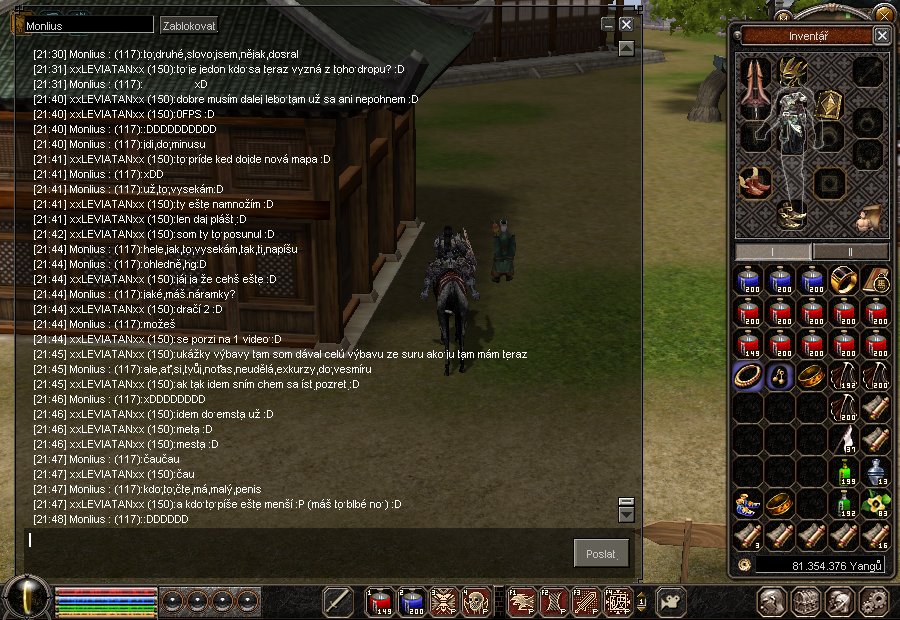Switch to inventory page II
This screenshot has width=900, height=620.
(850, 250)
